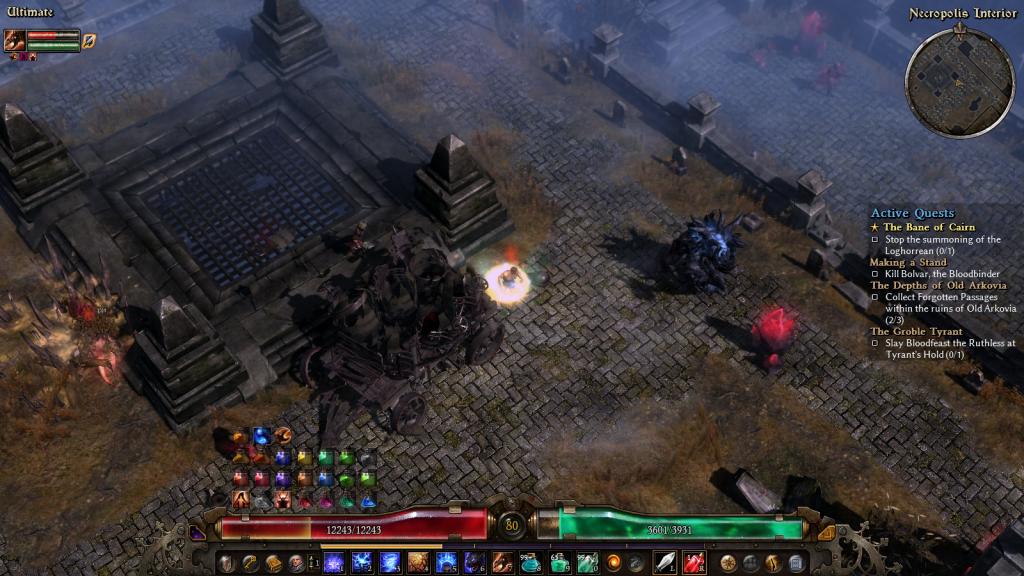Toggle the pet attack stance icon
Screen dimensions: 1024x576
pyautogui.click(x=89, y=41)
